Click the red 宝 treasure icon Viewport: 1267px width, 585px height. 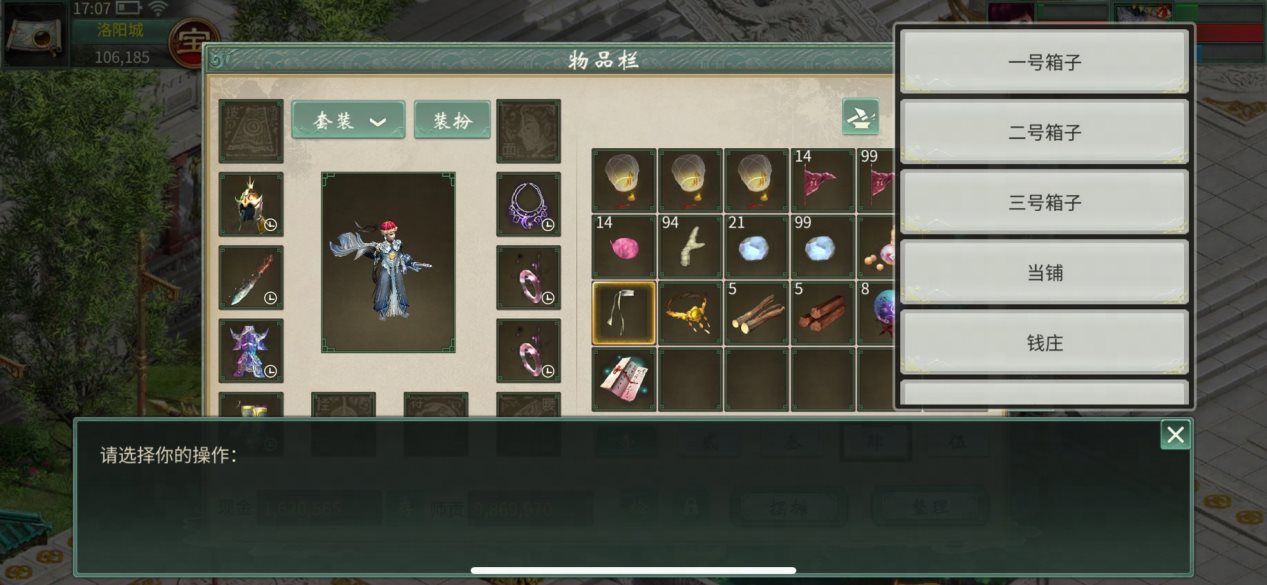[x=194, y=43]
